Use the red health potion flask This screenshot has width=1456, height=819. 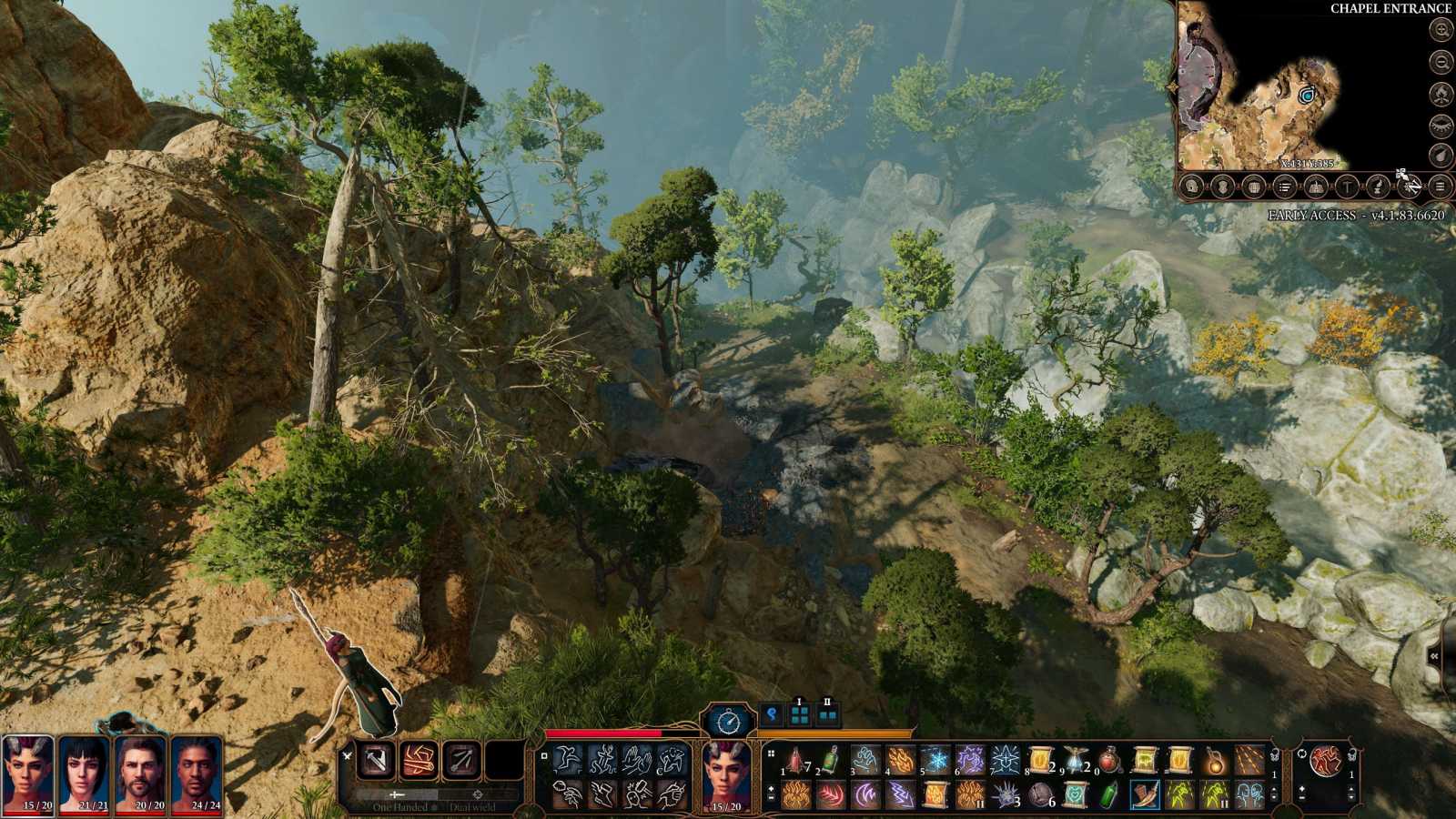click(1109, 759)
